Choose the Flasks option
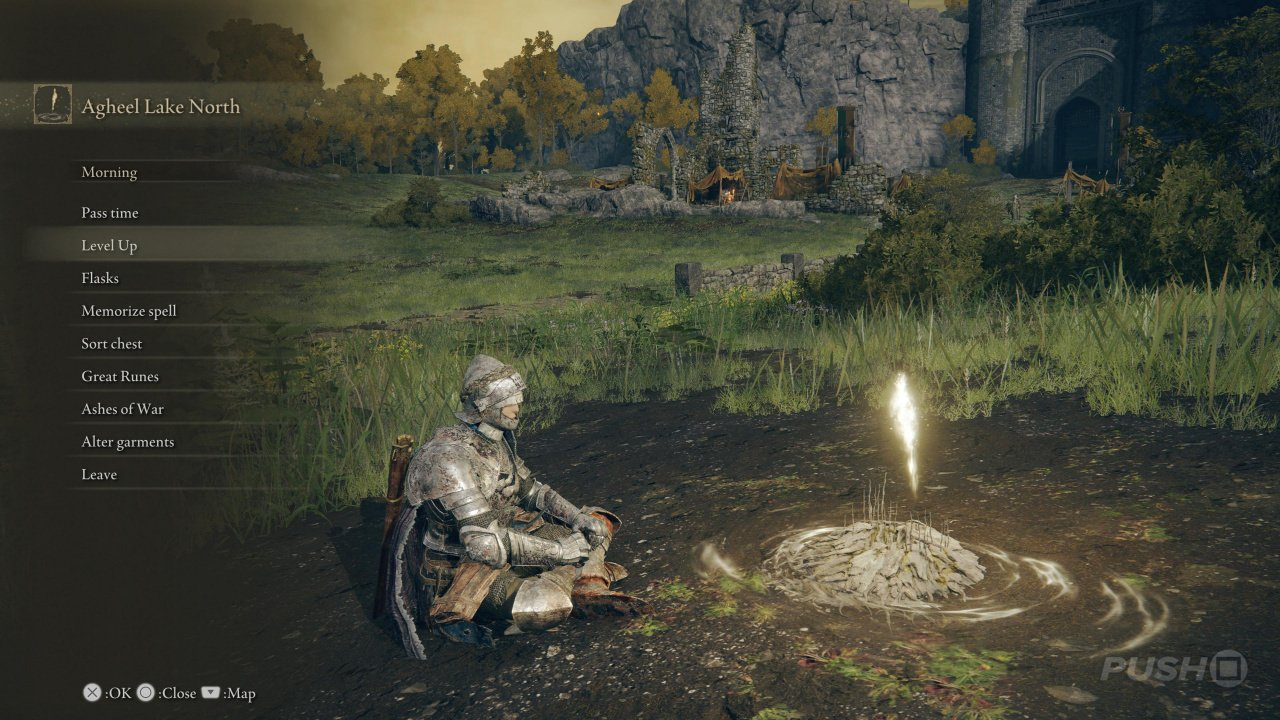The width and height of the screenshot is (1280, 720). (100, 278)
